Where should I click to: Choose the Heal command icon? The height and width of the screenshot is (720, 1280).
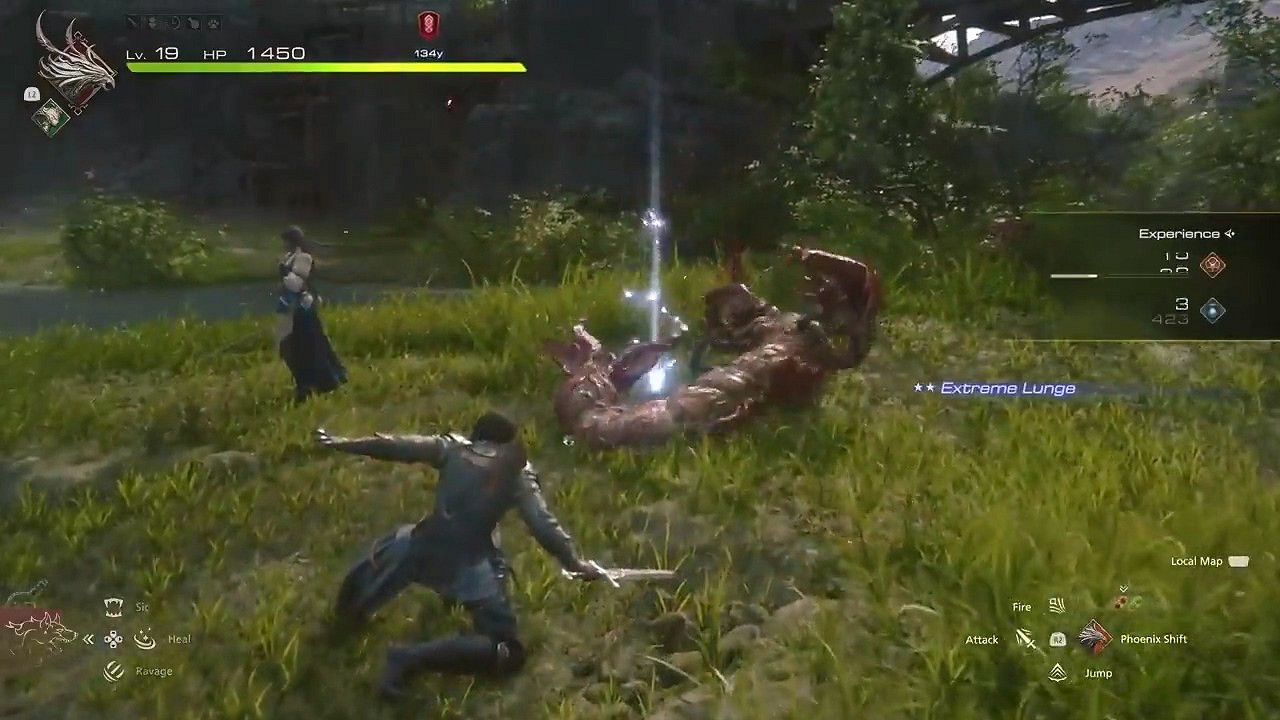pyautogui.click(x=145, y=640)
